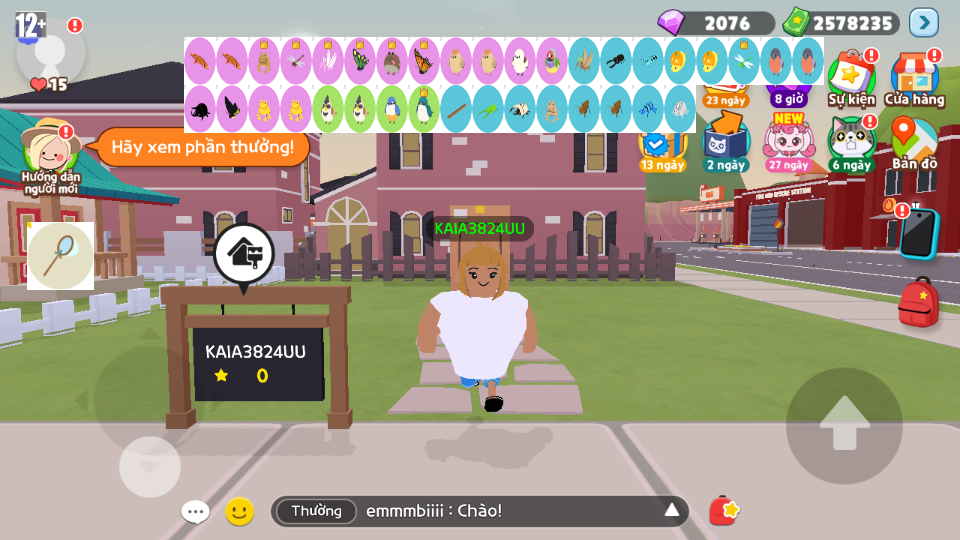Open the Sự kiện events calendar

(x=851, y=79)
